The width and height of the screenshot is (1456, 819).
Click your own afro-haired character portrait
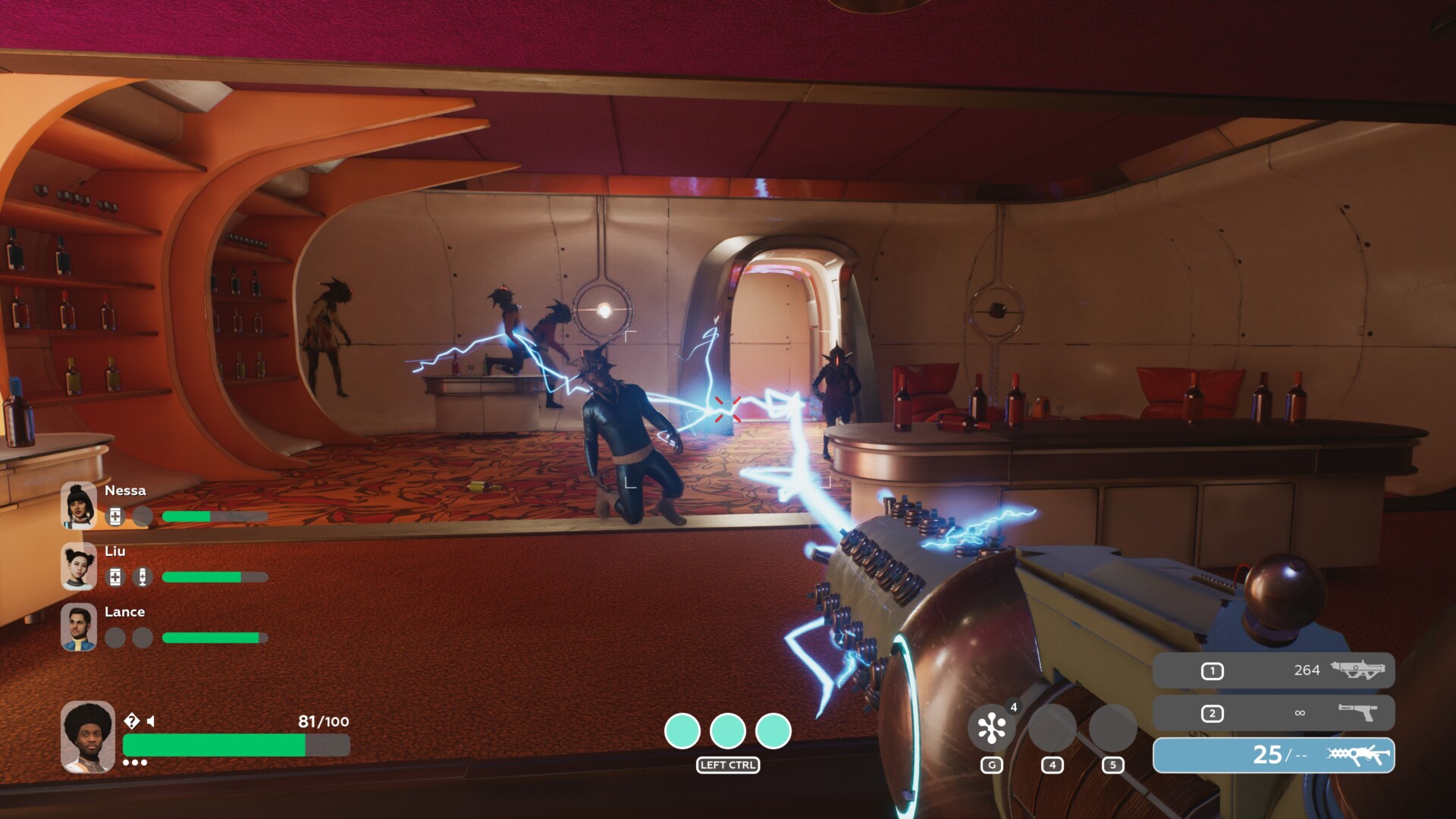point(88,737)
